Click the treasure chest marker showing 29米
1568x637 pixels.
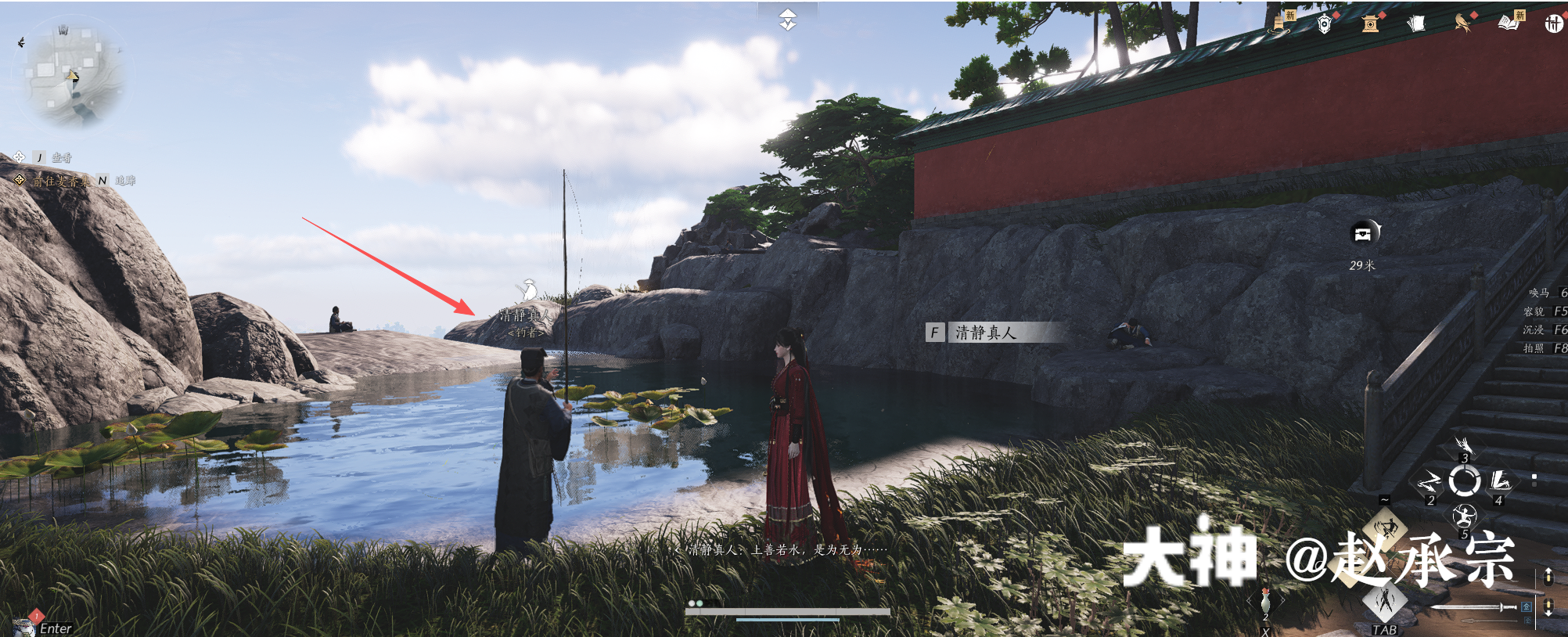point(1364,233)
